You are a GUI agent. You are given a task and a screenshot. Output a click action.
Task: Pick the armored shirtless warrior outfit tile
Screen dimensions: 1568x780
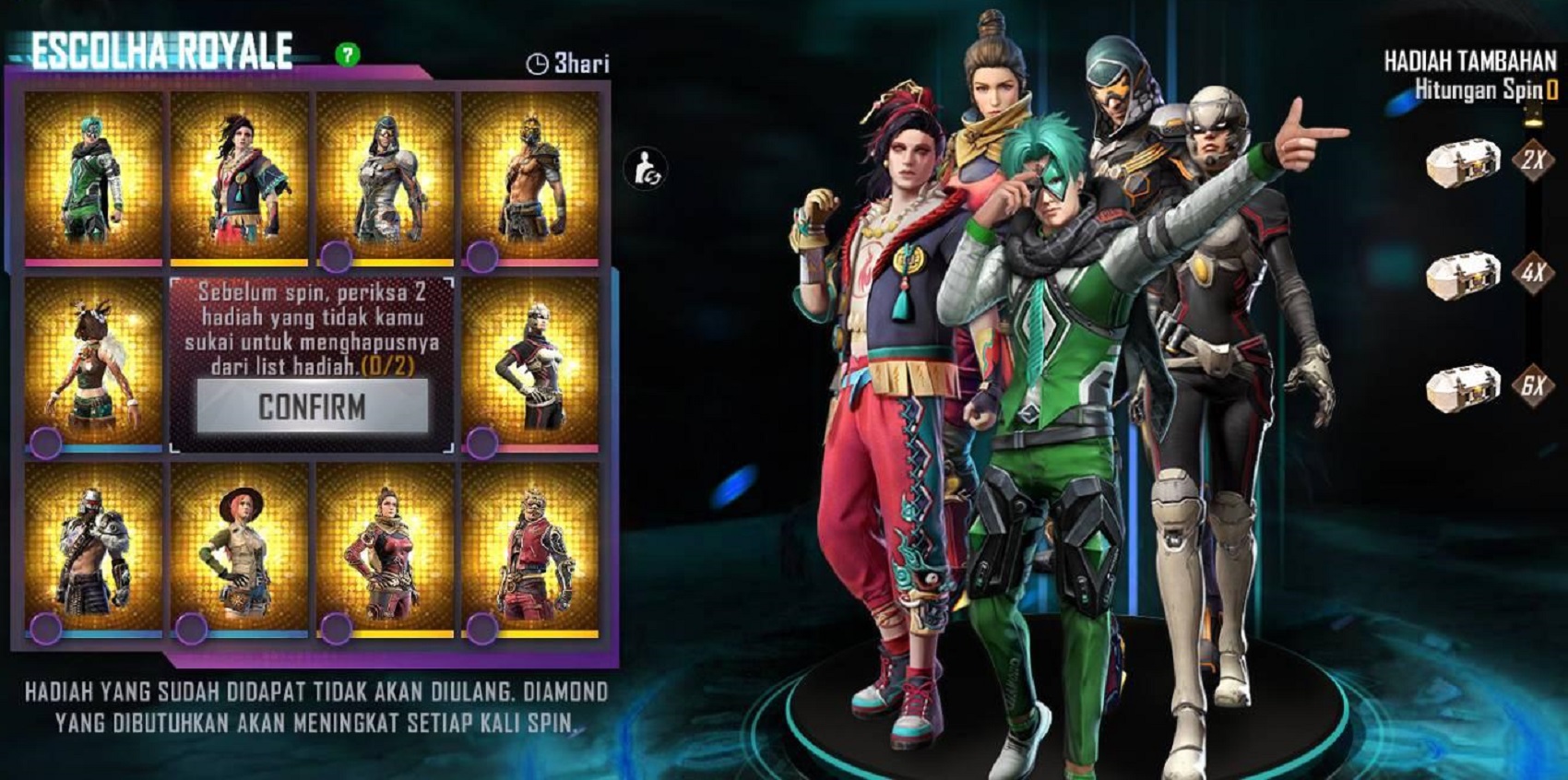93,550
